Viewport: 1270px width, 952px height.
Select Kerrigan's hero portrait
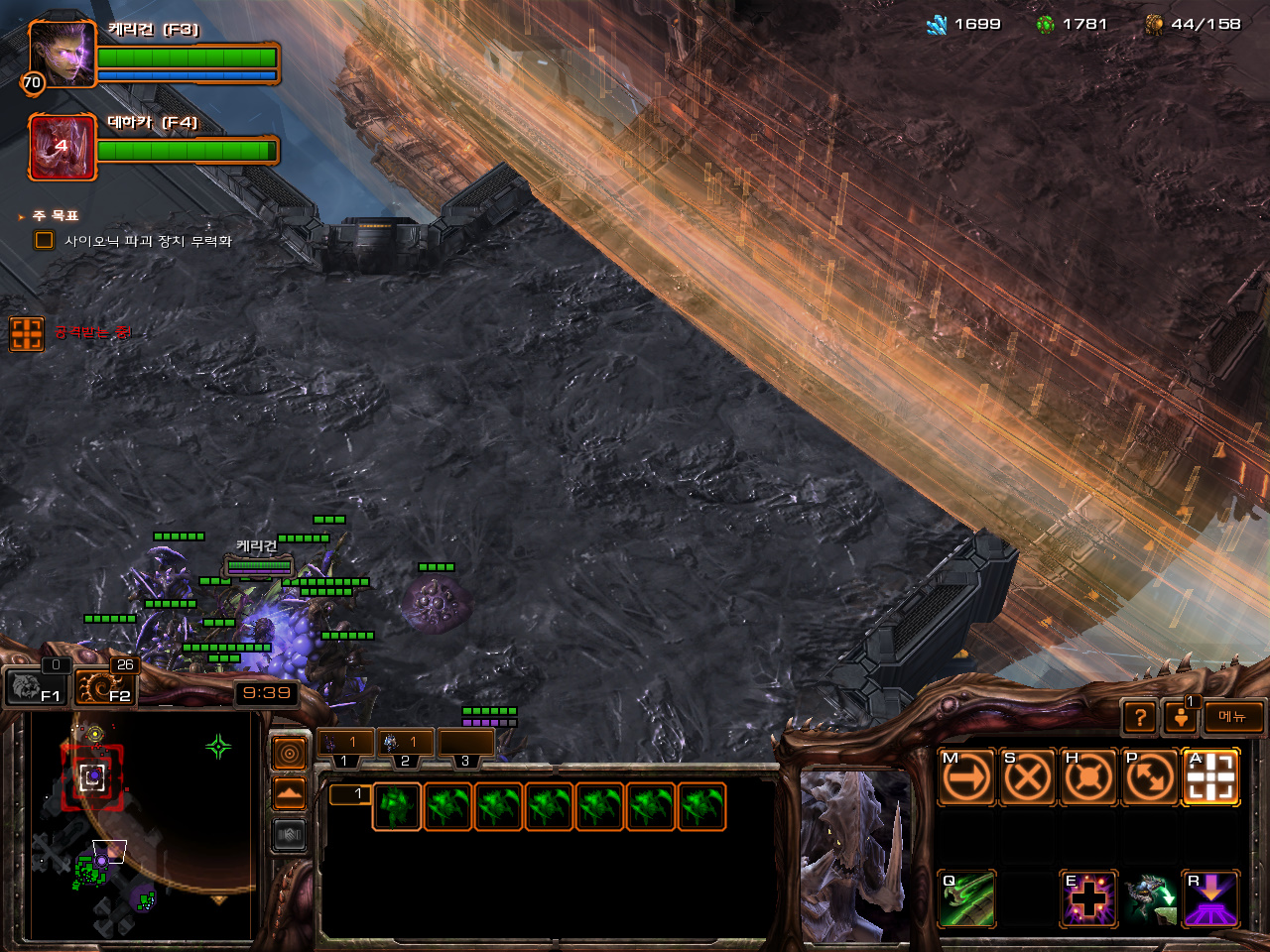pyautogui.click(x=62, y=54)
